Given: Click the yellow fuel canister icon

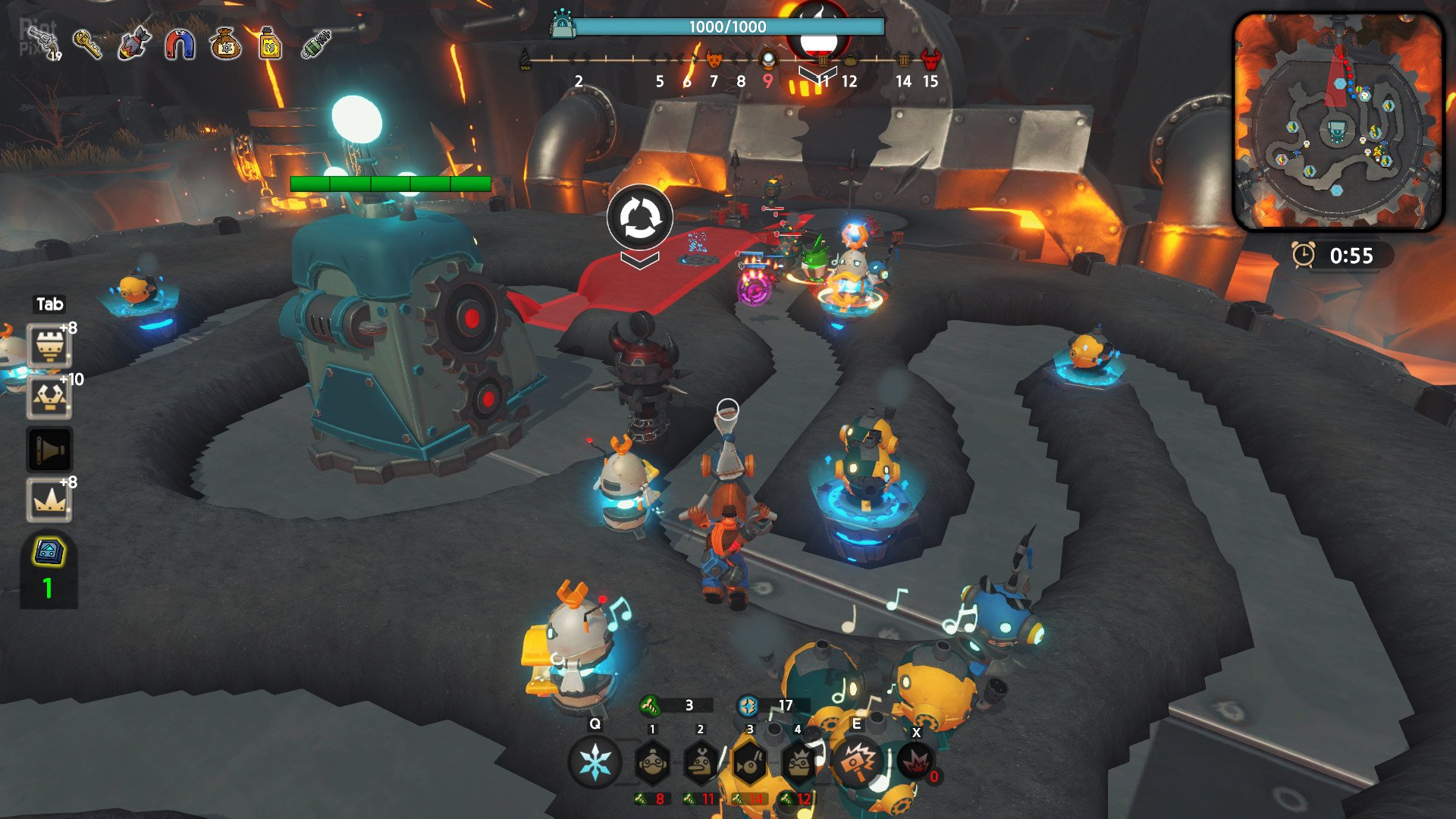Looking at the screenshot, I should tap(270, 44).
